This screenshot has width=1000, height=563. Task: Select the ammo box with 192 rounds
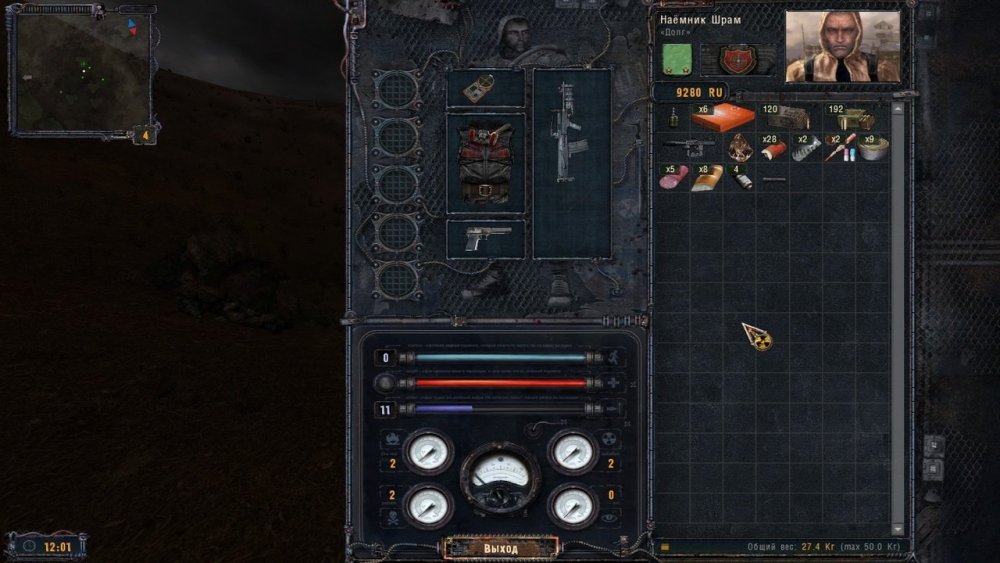853,118
